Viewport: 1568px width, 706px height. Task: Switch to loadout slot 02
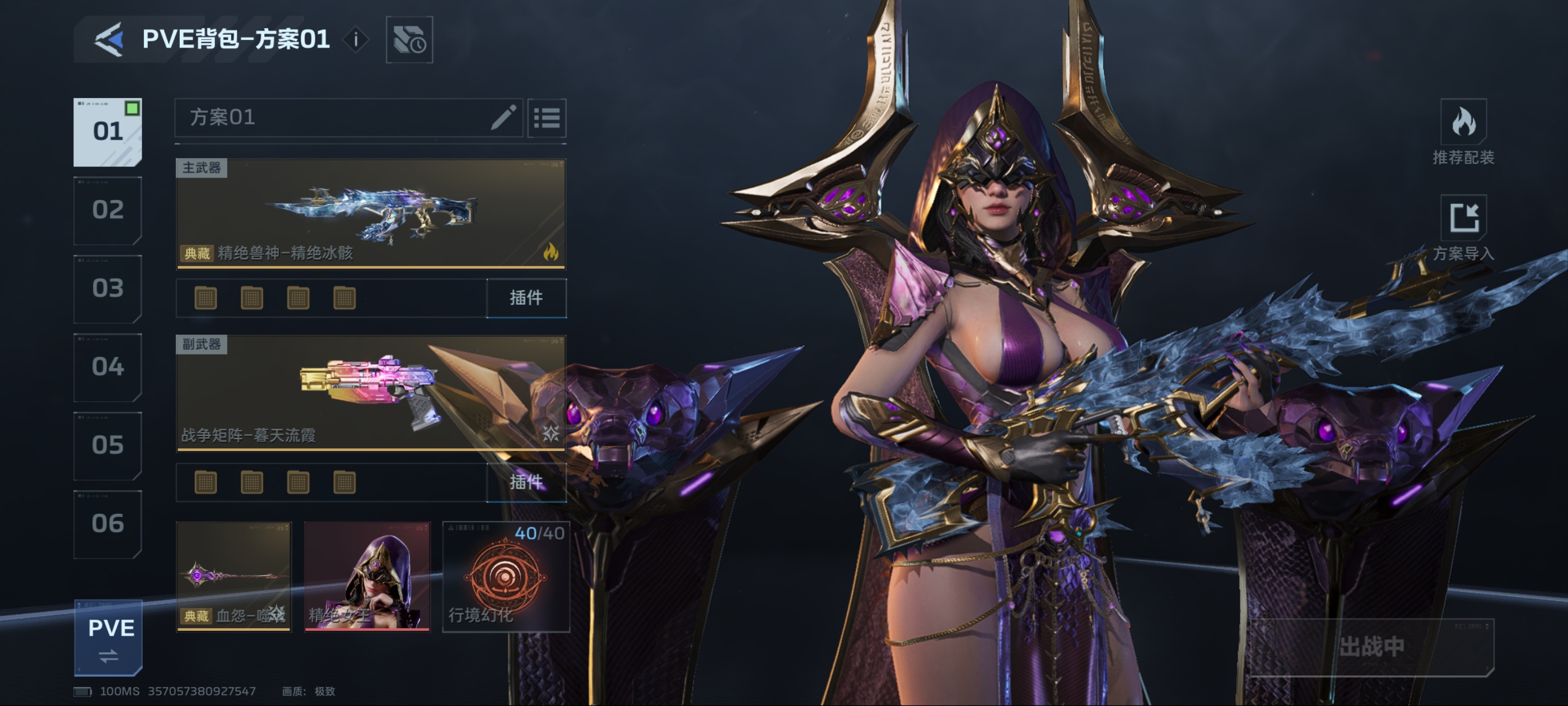tap(108, 210)
